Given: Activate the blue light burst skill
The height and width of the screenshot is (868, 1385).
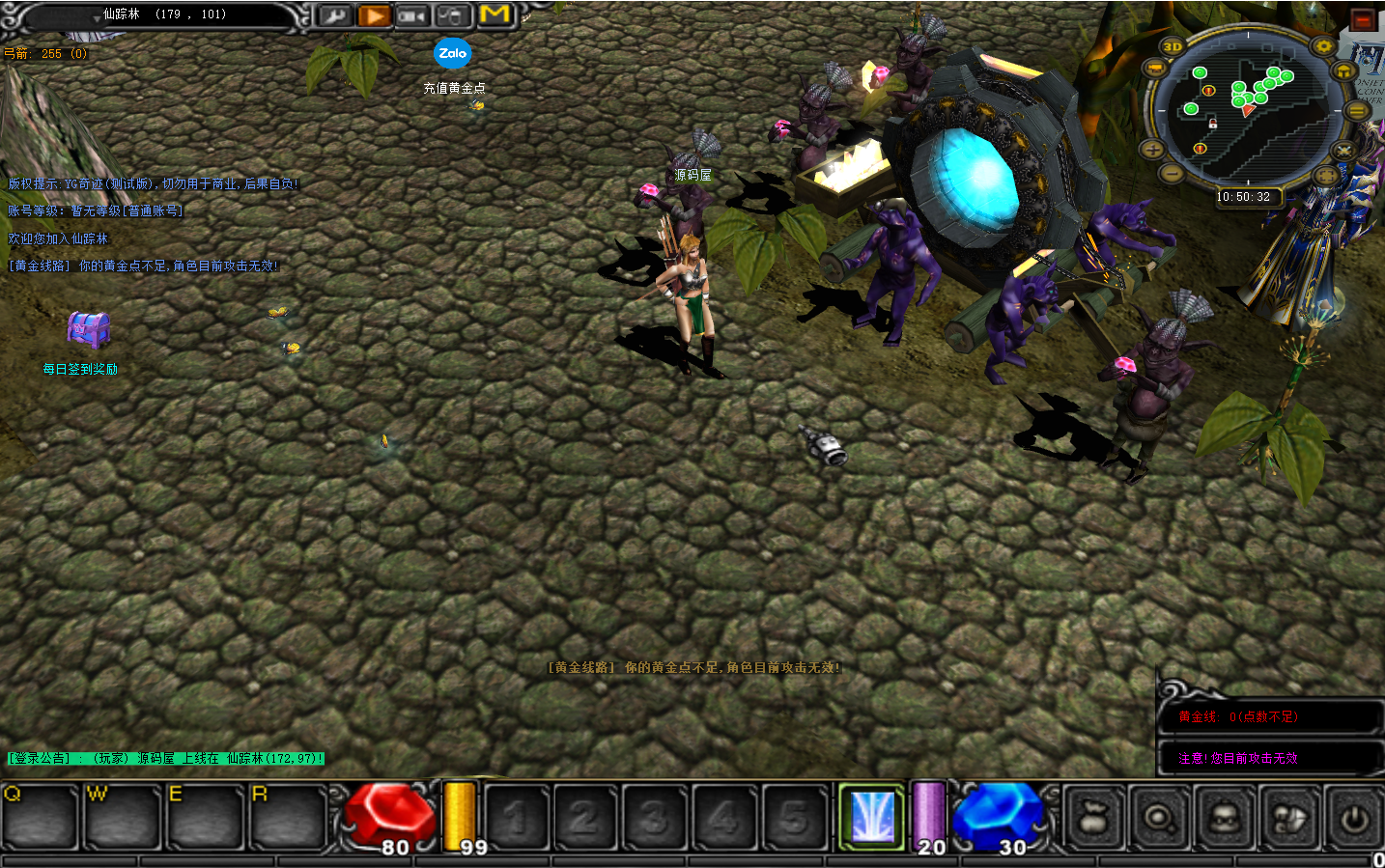Looking at the screenshot, I should pyautogui.click(x=871, y=817).
